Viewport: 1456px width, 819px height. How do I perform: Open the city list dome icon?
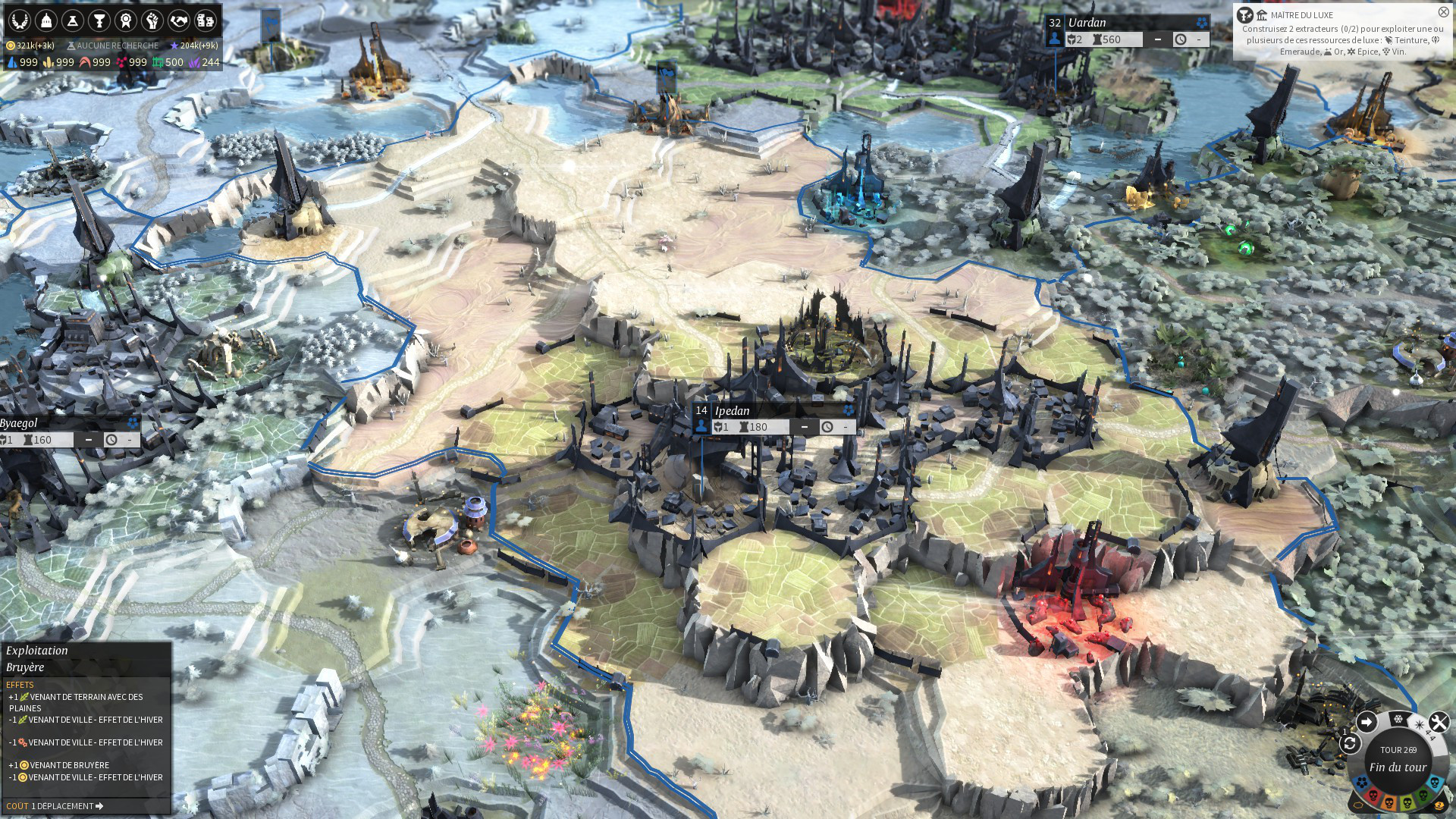pos(46,20)
